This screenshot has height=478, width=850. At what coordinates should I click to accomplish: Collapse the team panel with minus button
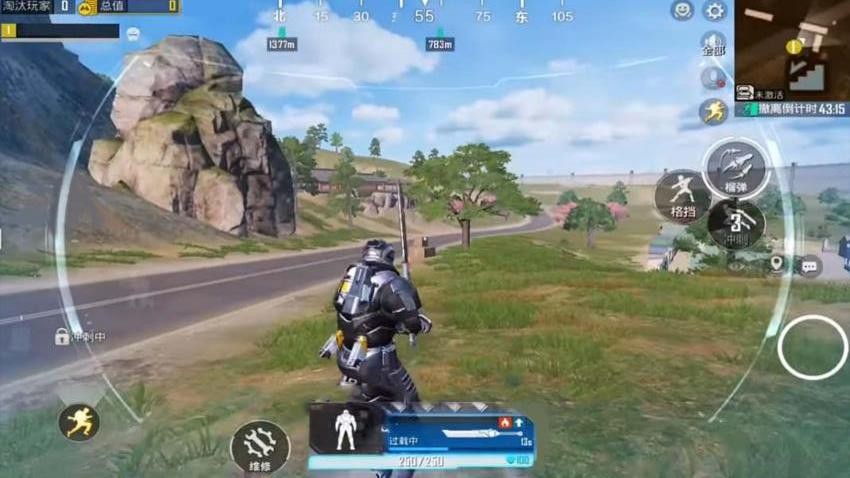click(133, 33)
